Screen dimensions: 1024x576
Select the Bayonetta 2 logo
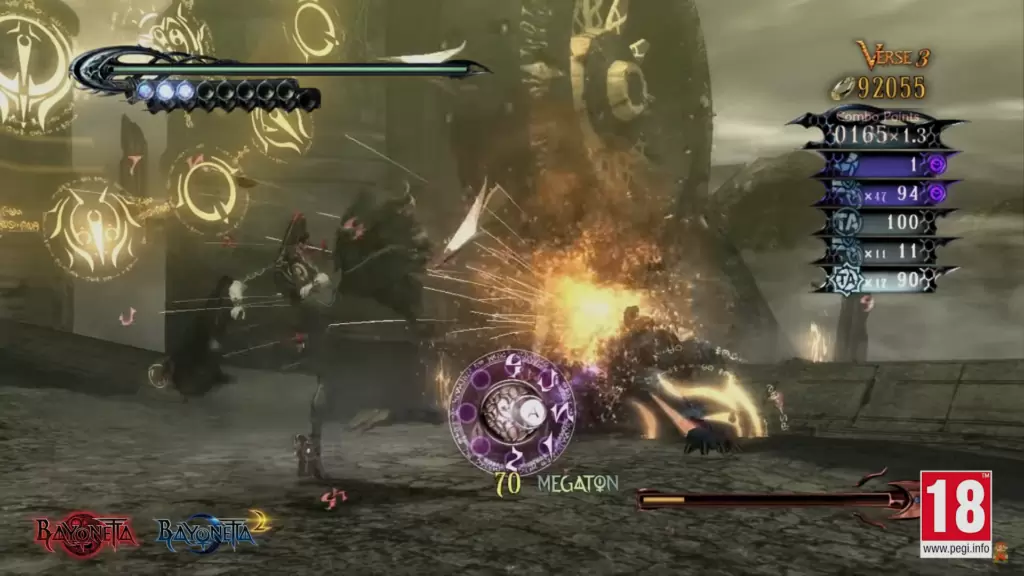coord(213,531)
